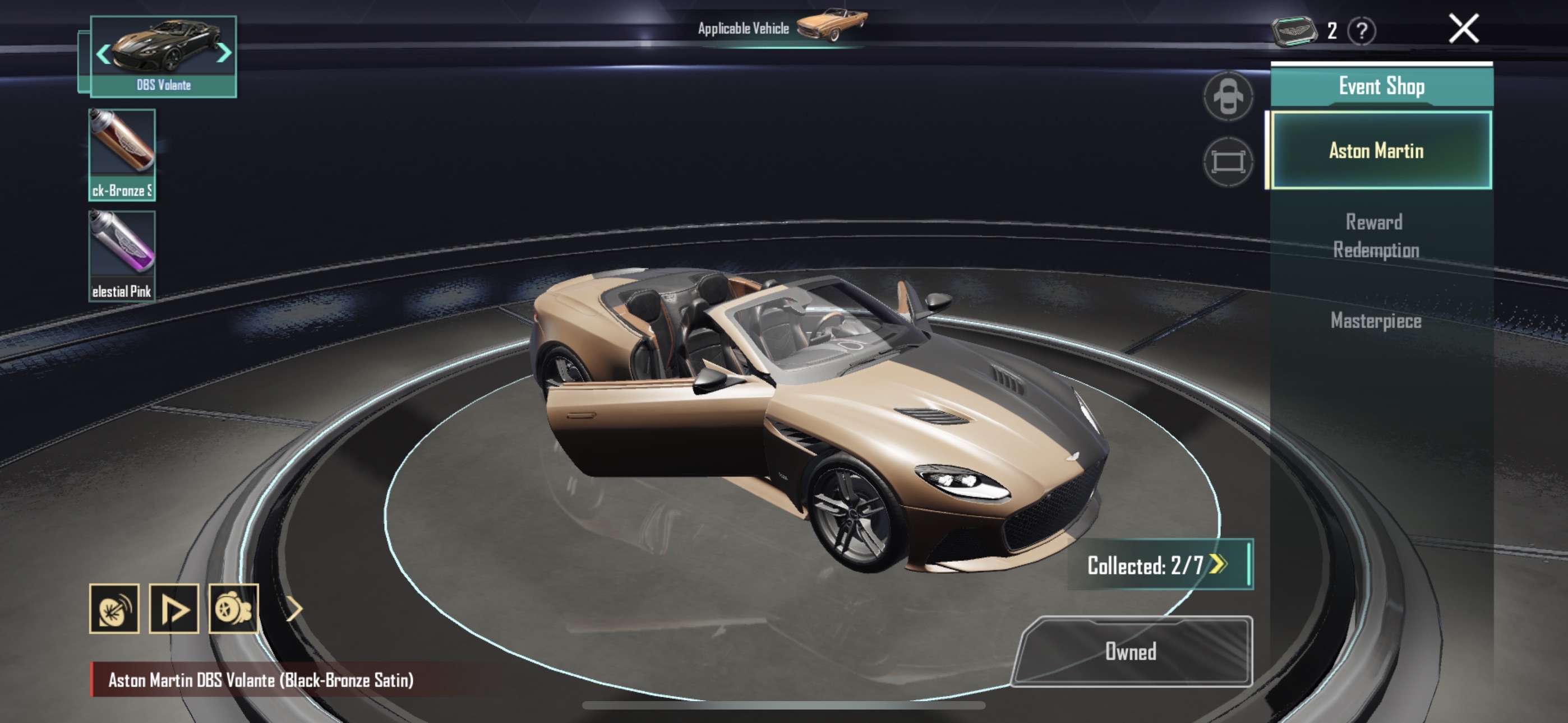Switch to previous vehicle with left arrow
The height and width of the screenshot is (723, 1568).
103,54
